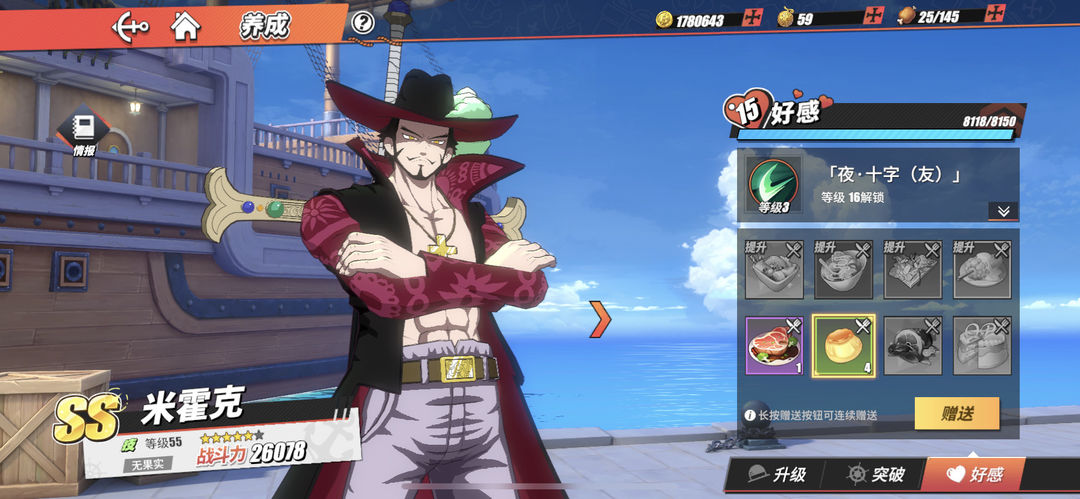
Task: Add more golden fruit currency
Action: 875,17
